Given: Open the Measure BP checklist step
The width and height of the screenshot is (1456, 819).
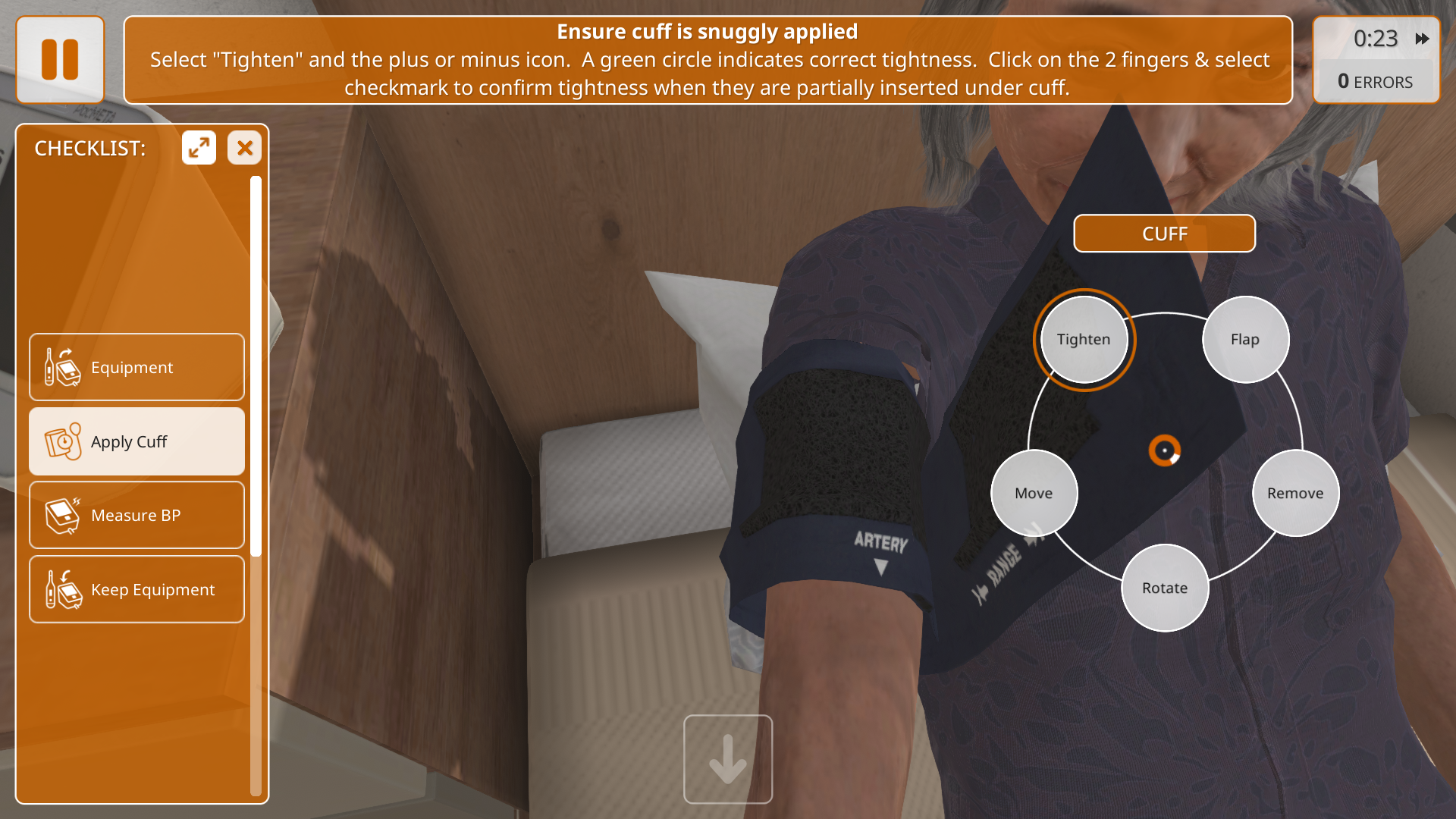Looking at the screenshot, I should [136, 516].
